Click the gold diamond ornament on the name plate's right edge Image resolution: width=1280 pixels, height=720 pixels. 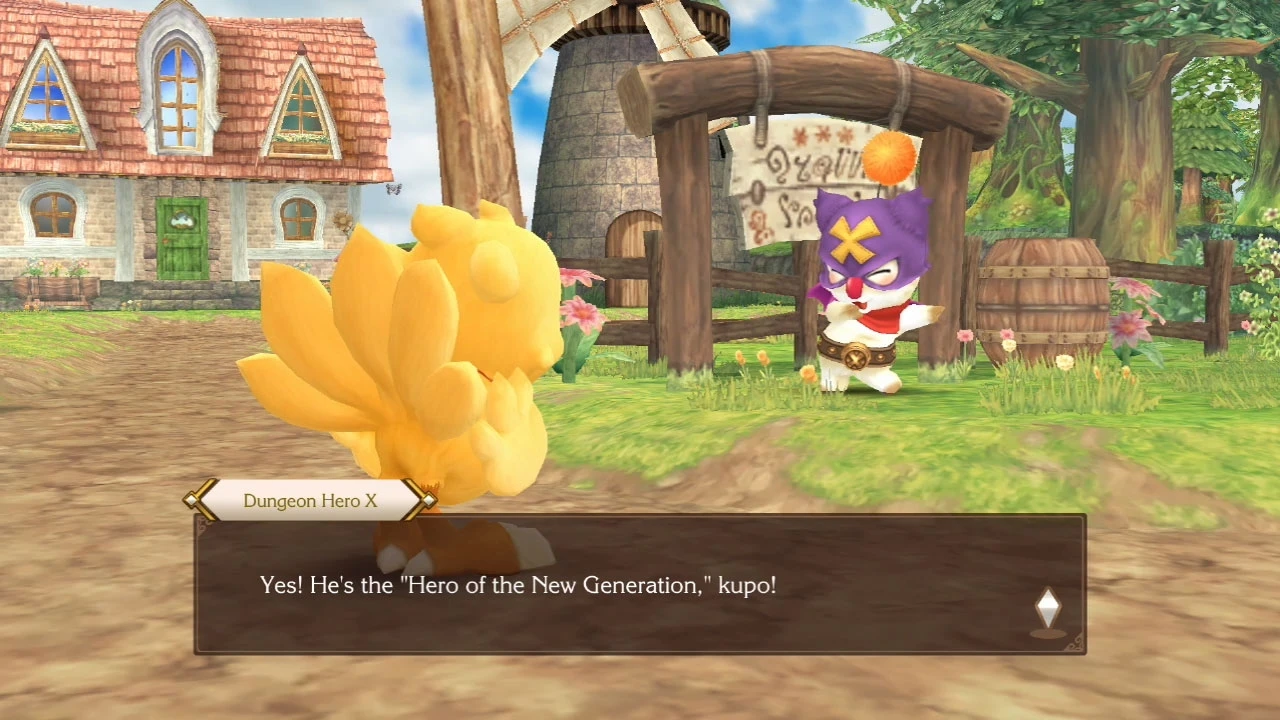[x=428, y=500]
